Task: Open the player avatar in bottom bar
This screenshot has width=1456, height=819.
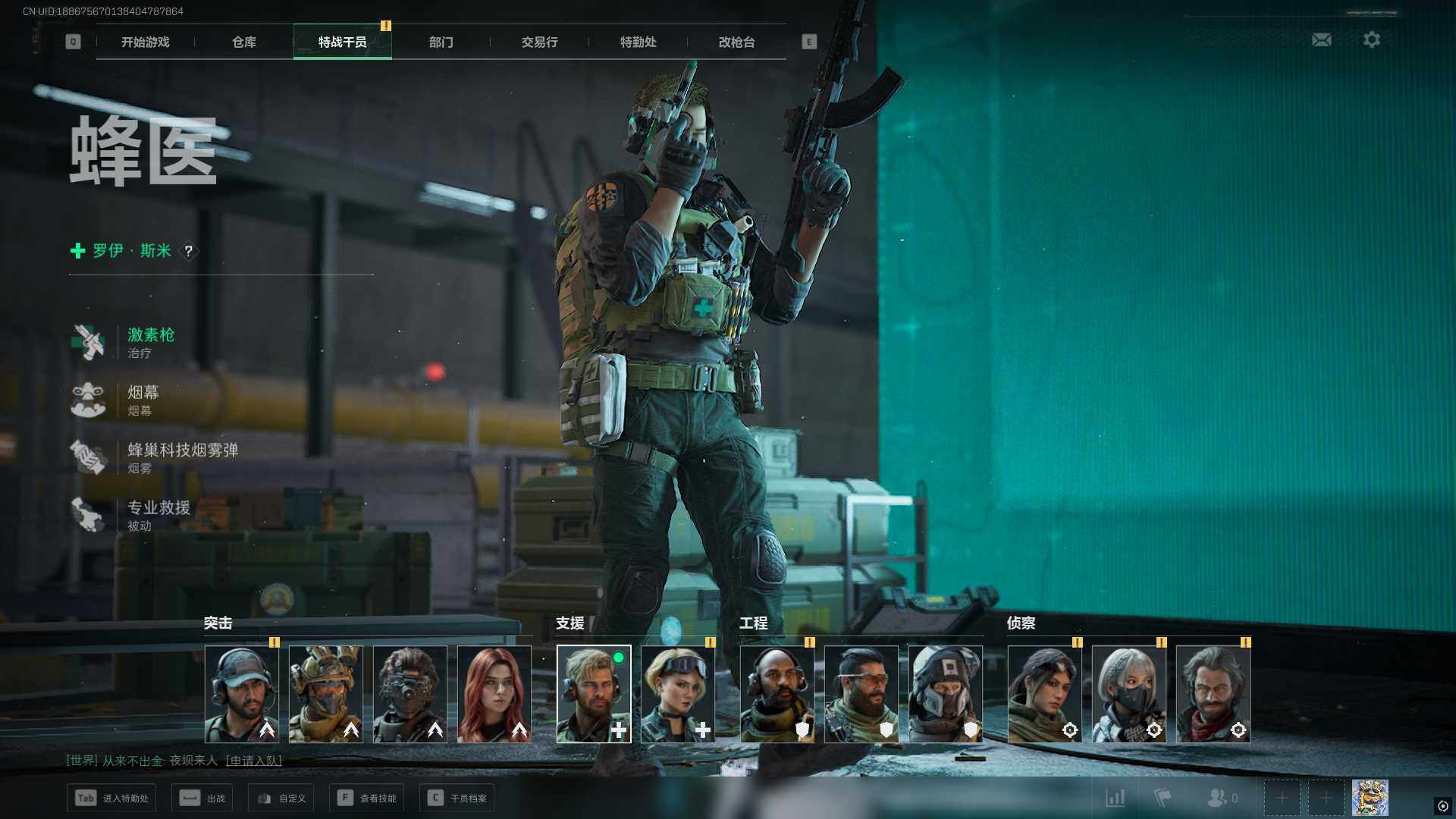Action: tap(1370, 798)
